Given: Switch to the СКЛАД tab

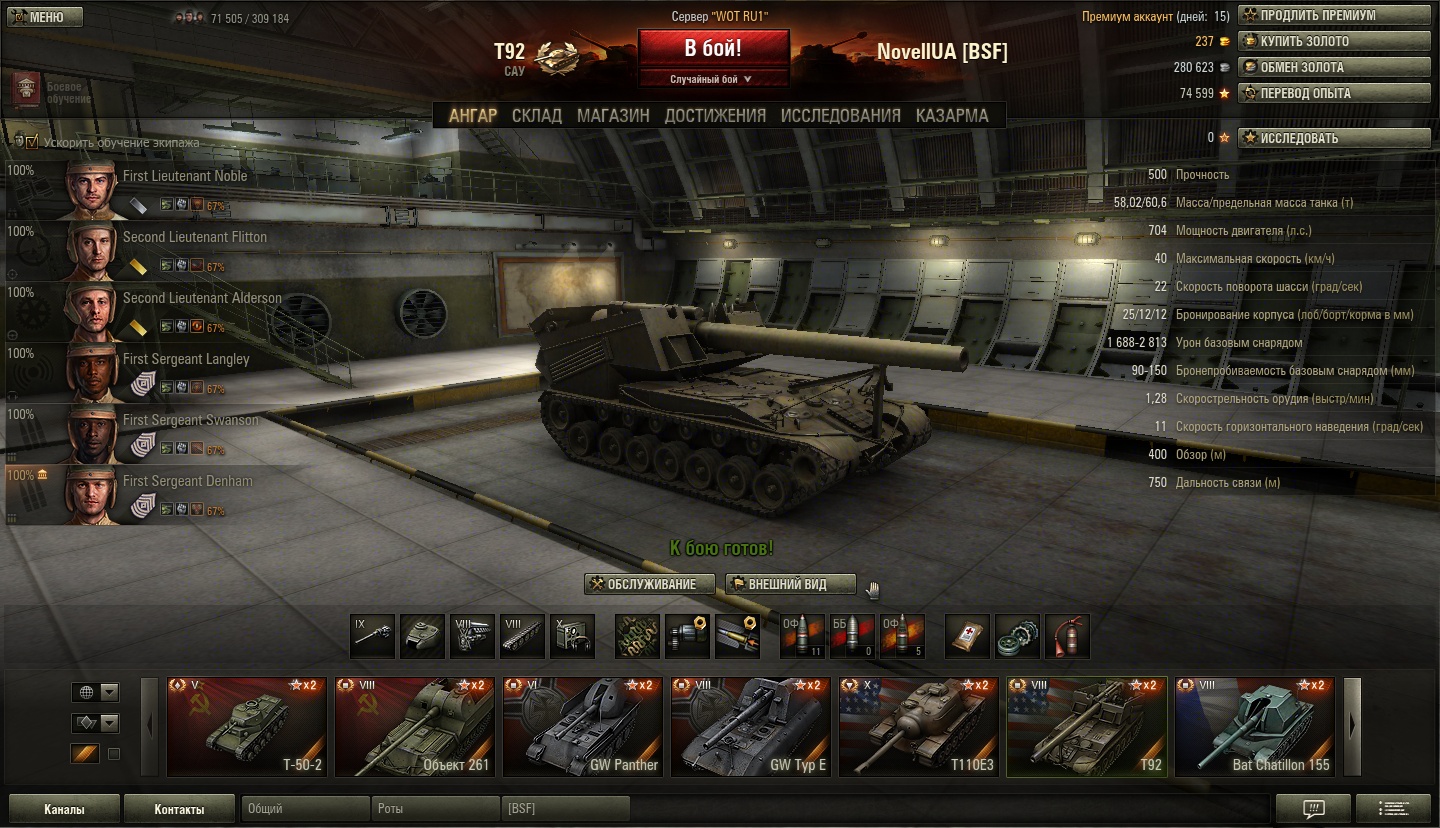Looking at the screenshot, I should (537, 116).
